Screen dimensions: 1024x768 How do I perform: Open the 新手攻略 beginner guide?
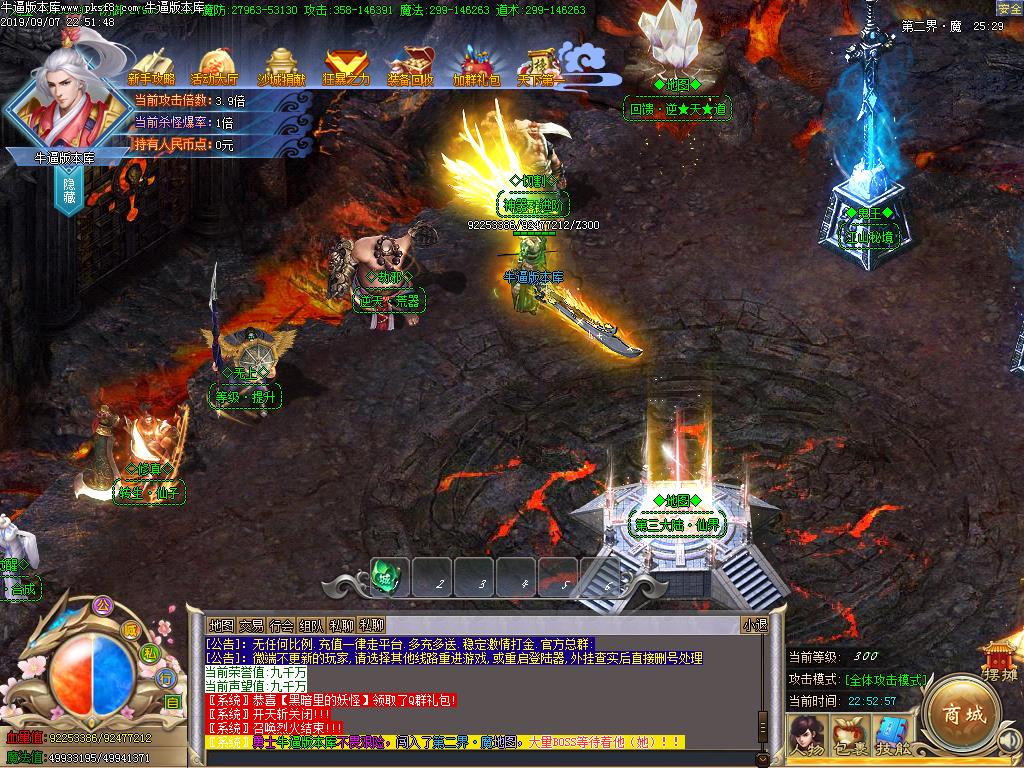[x=151, y=67]
